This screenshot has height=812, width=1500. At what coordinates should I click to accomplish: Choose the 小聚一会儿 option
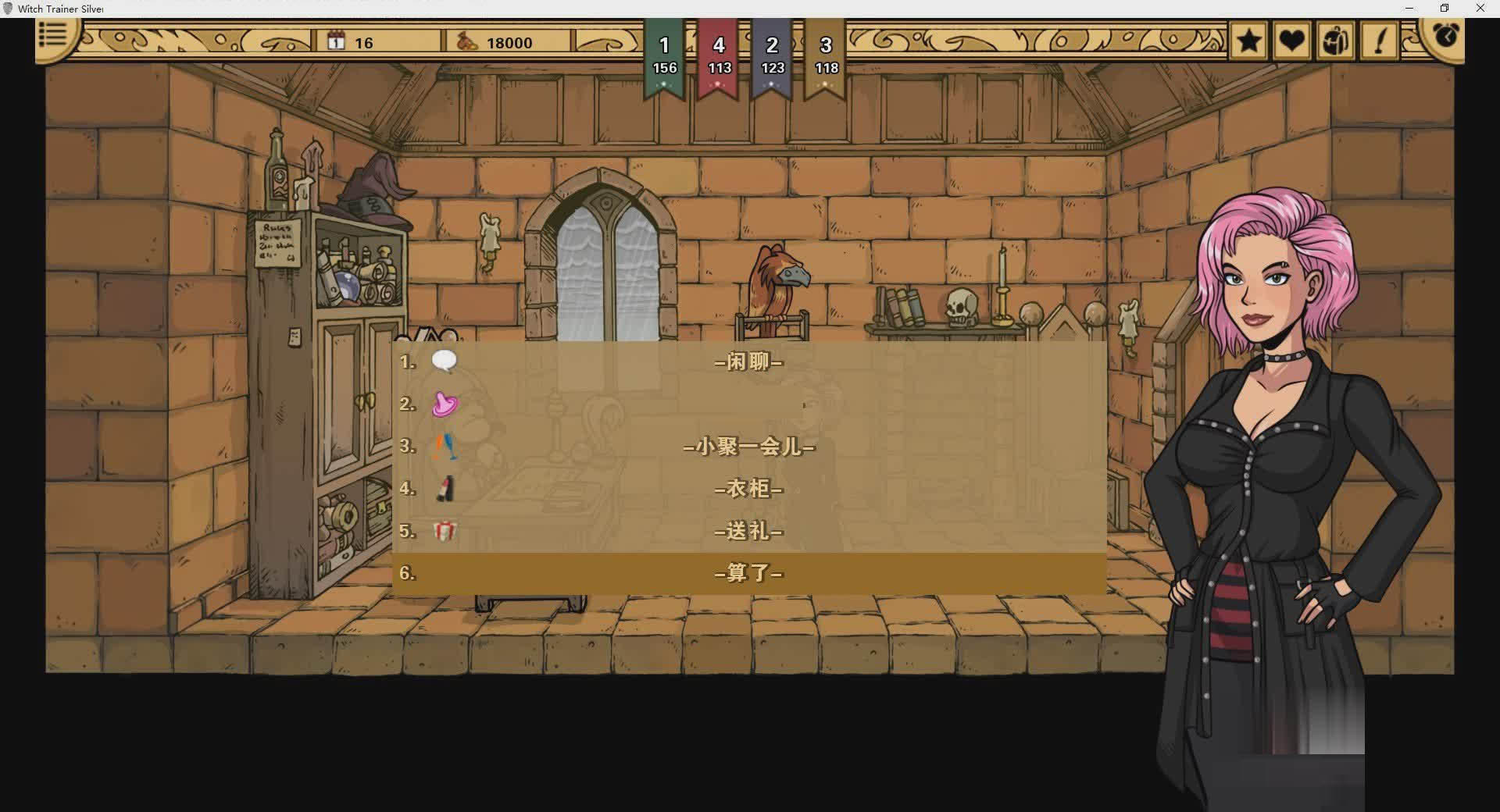(748, 447)
